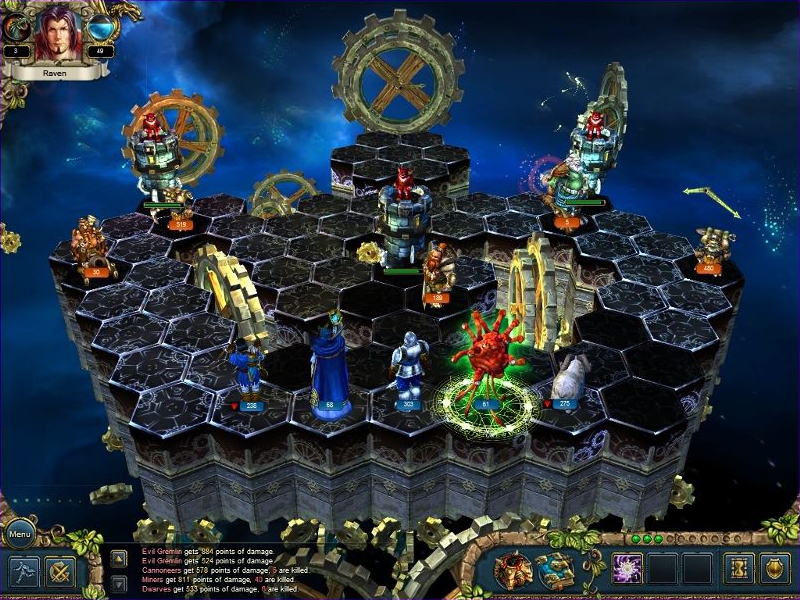
Task: Open the round Menu button
Action: pyautogui.click(x=19, y=533)
